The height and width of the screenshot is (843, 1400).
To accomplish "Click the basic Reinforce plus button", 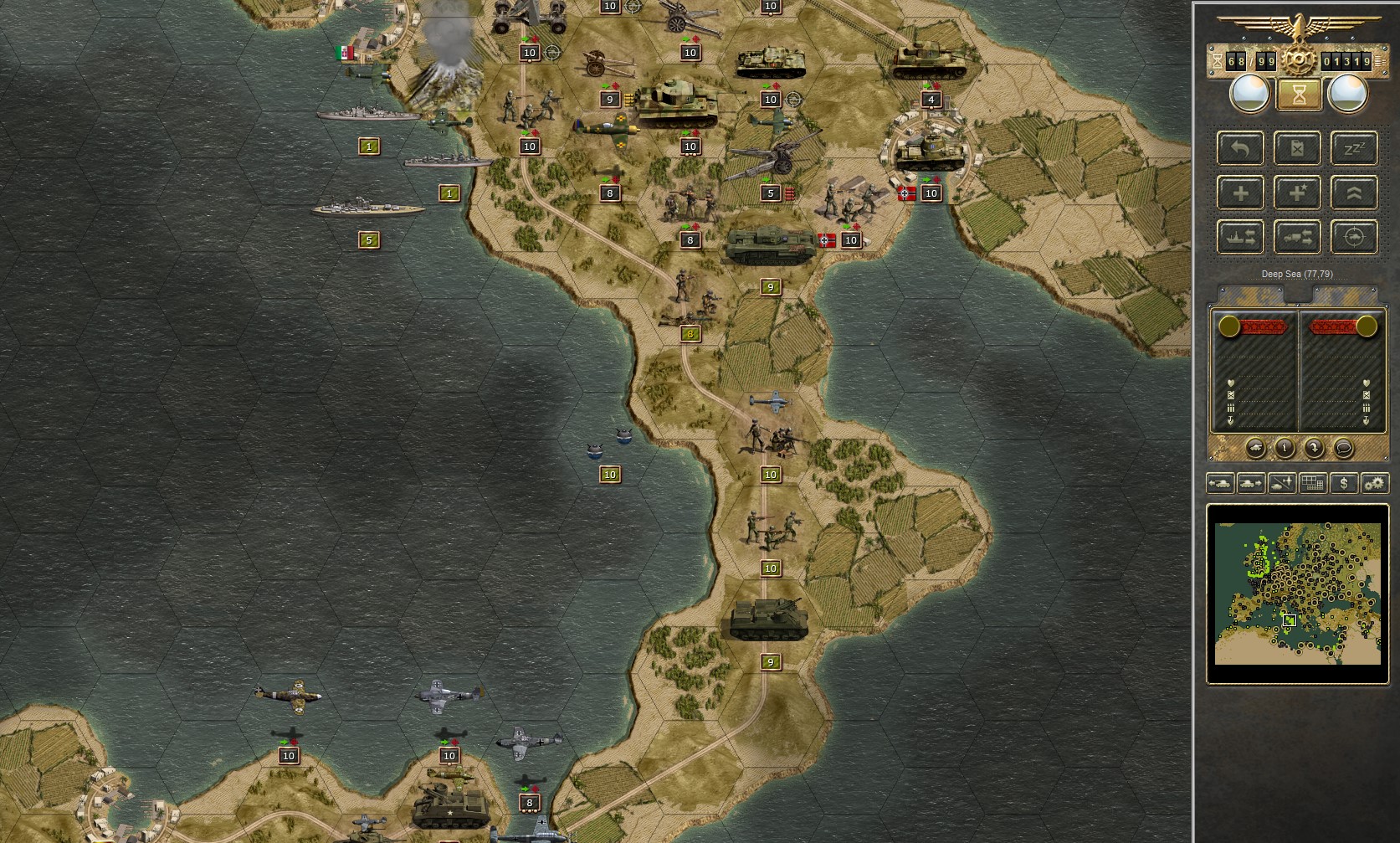I will [1240, 192].
